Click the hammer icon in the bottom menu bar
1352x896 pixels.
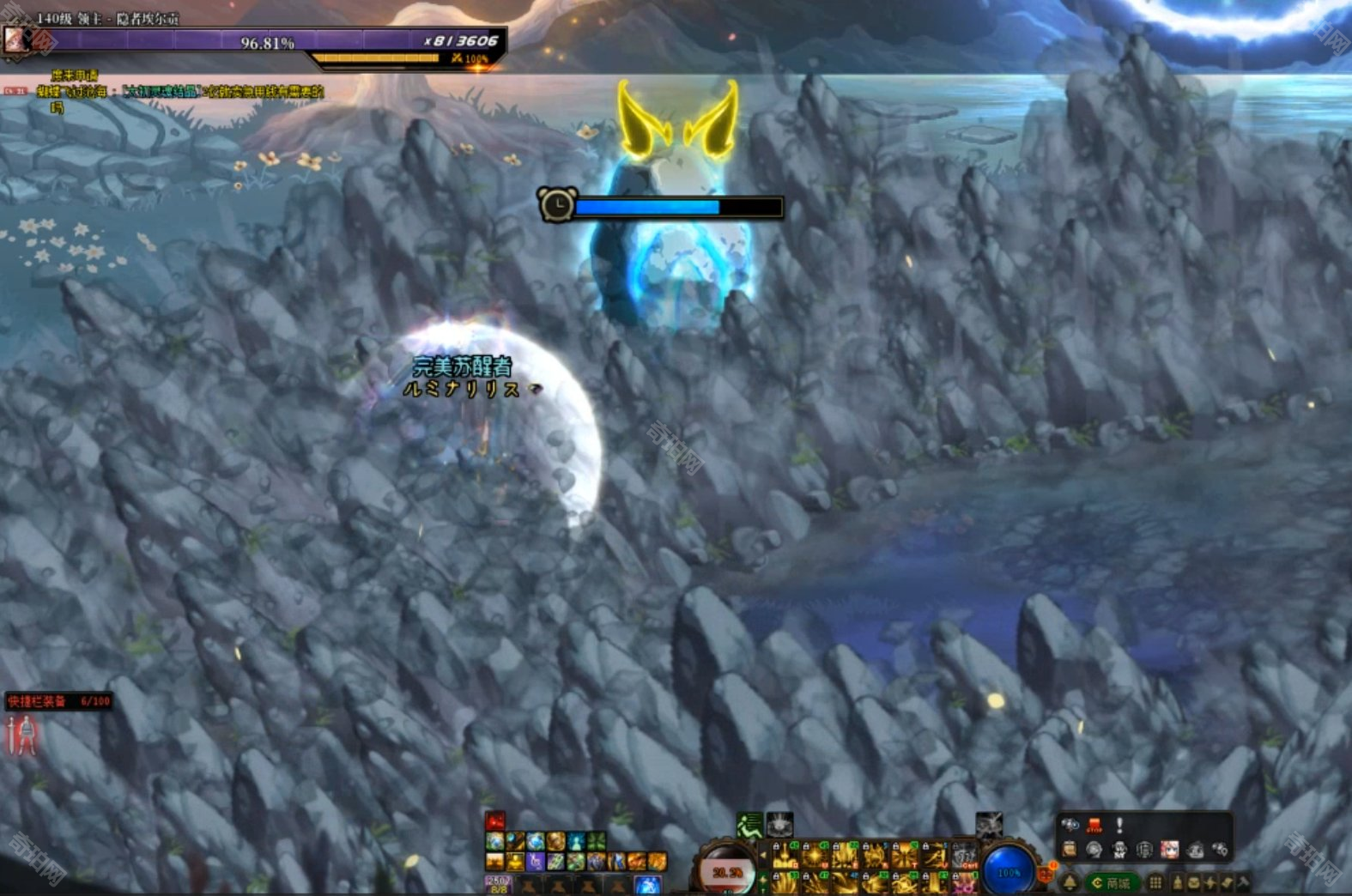pyautogui.click(x=1243, y=882)
